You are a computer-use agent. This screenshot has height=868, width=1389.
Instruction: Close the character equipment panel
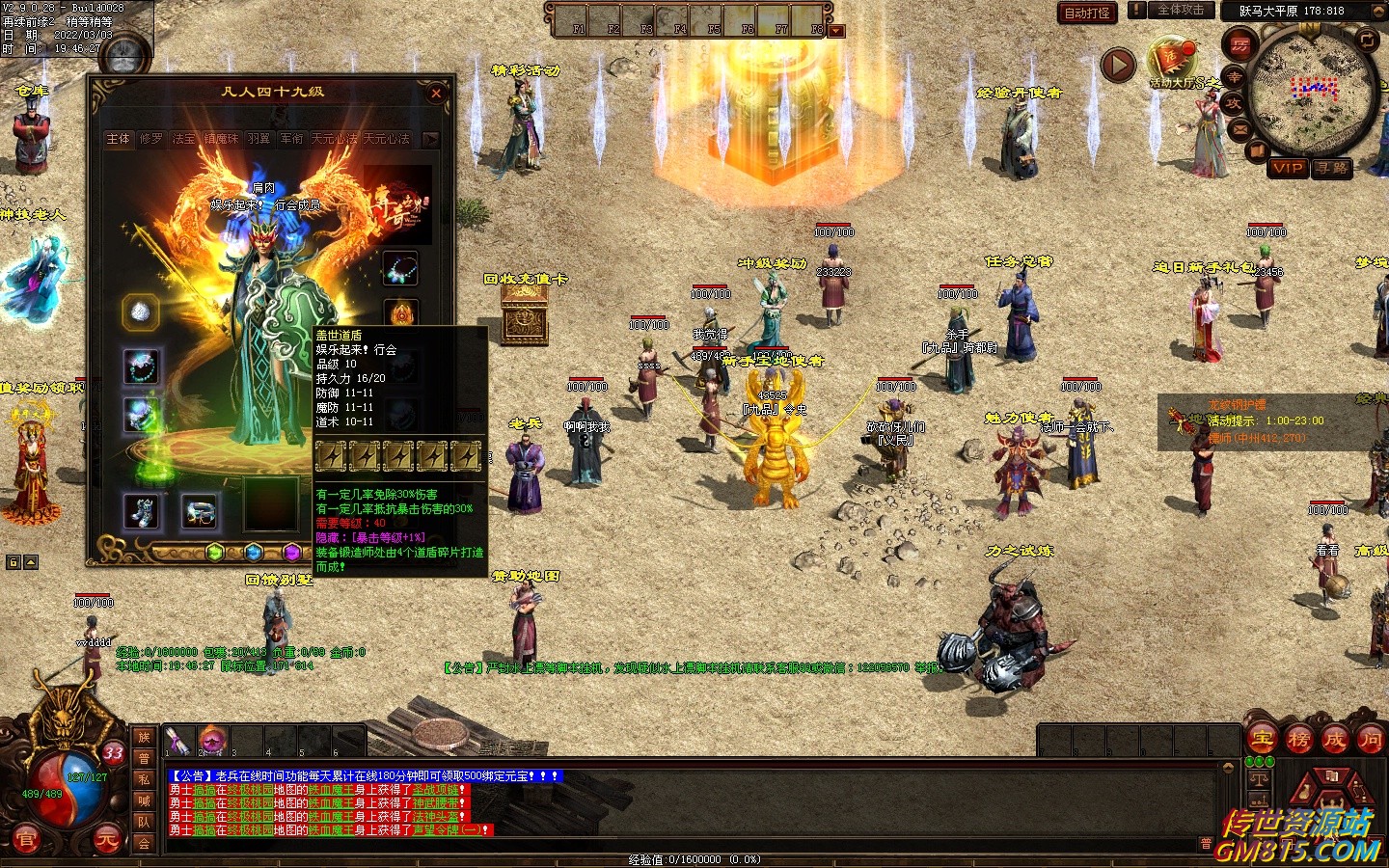tap(436, 94)
